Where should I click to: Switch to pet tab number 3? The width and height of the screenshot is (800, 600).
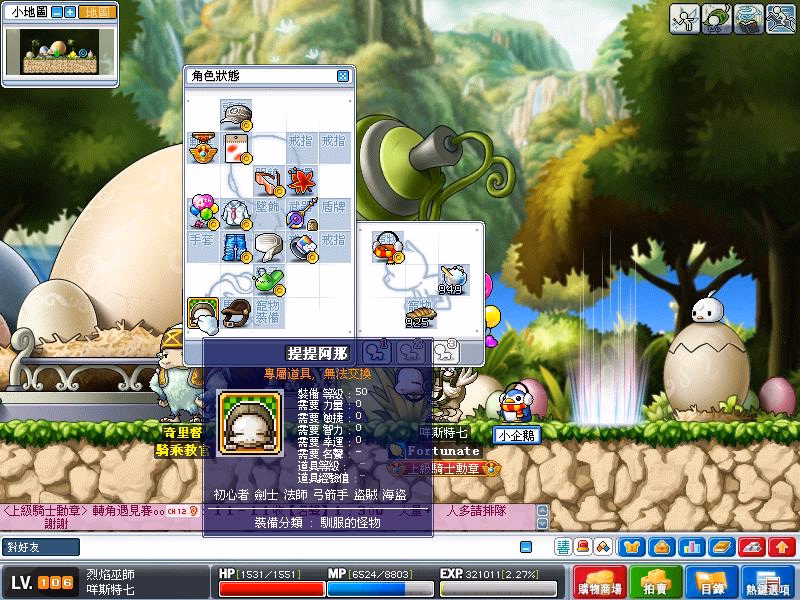[x=444, y=349]
